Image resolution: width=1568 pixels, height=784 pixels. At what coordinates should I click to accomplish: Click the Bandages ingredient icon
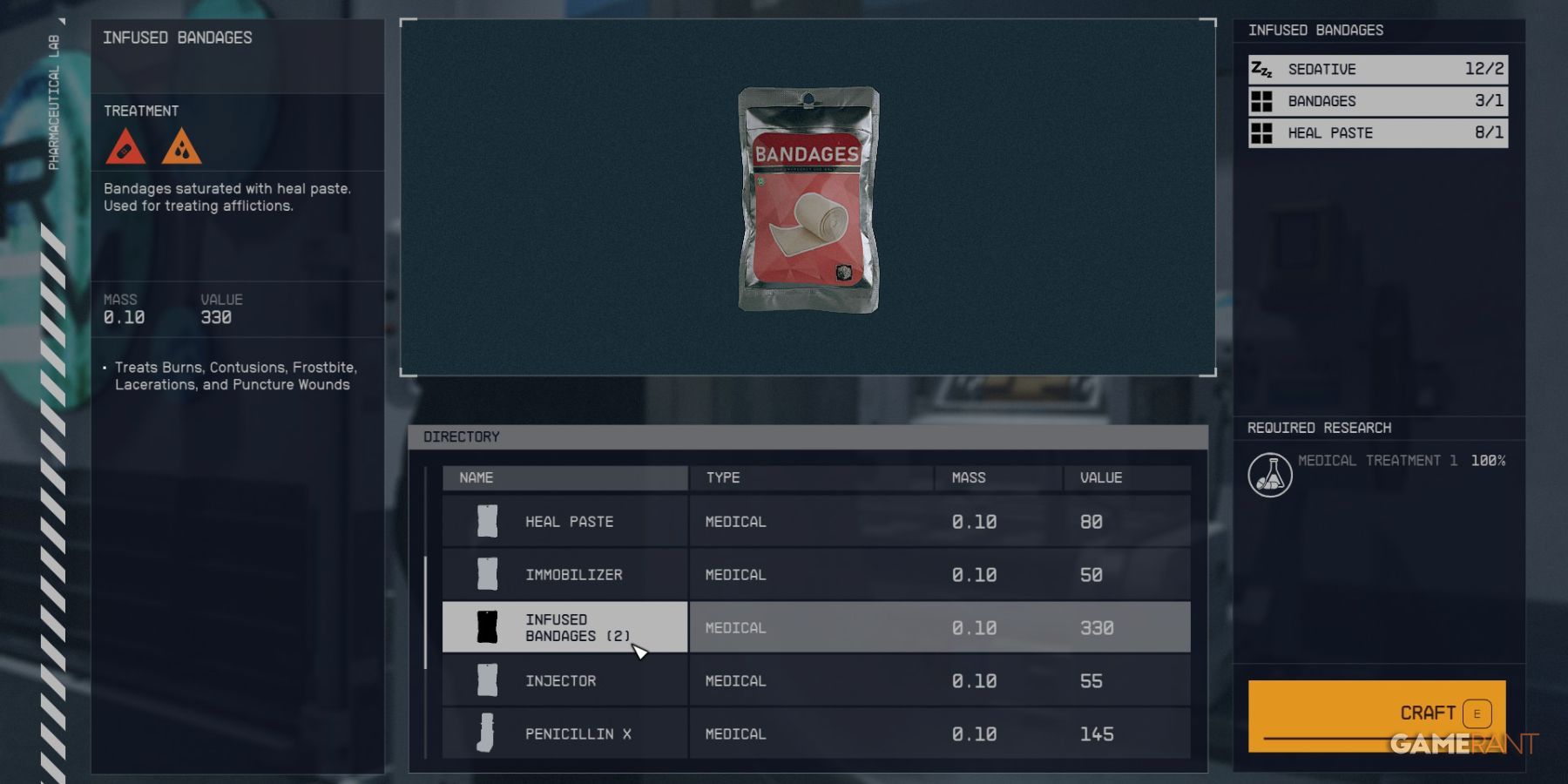[x=1262, y=101]
